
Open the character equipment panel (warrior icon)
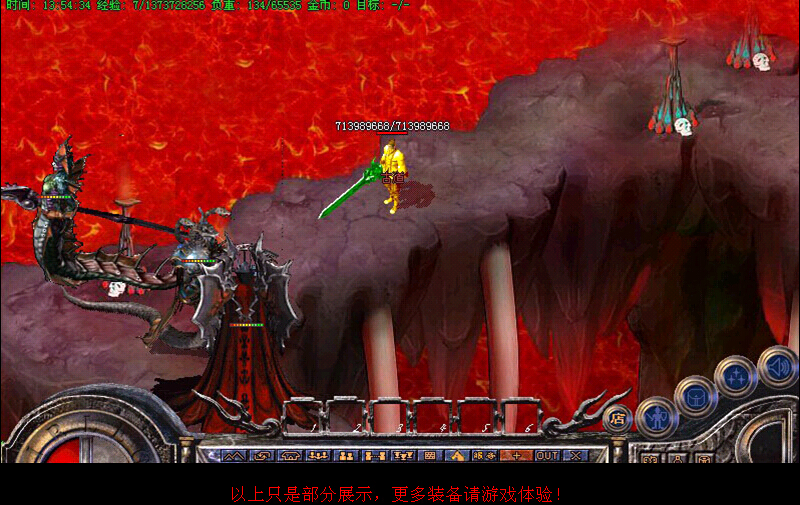coord(656,415)
